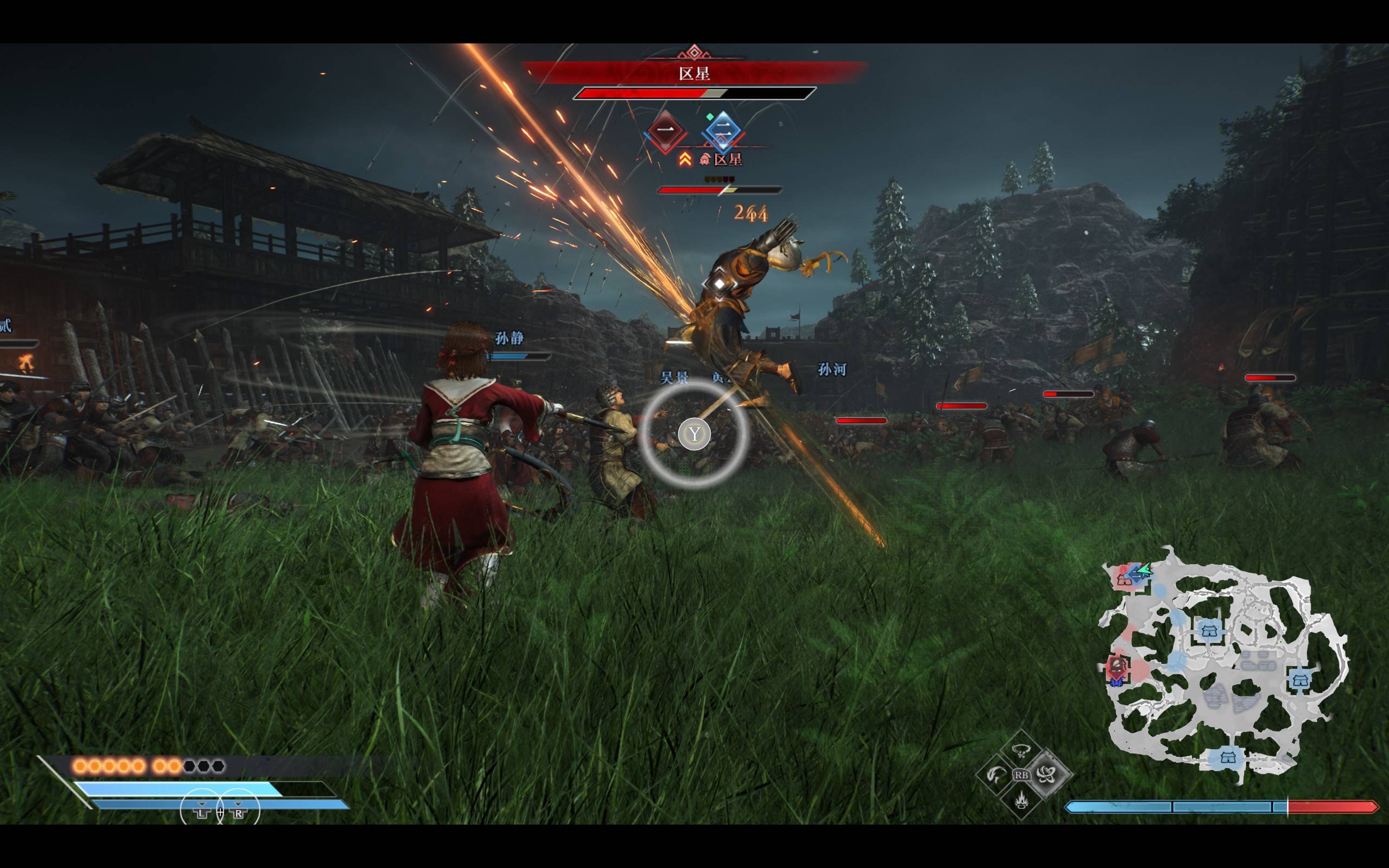Click the green player arrow on minimap
This screenshot has height=868, width=1389.
tap(1144, 571)
